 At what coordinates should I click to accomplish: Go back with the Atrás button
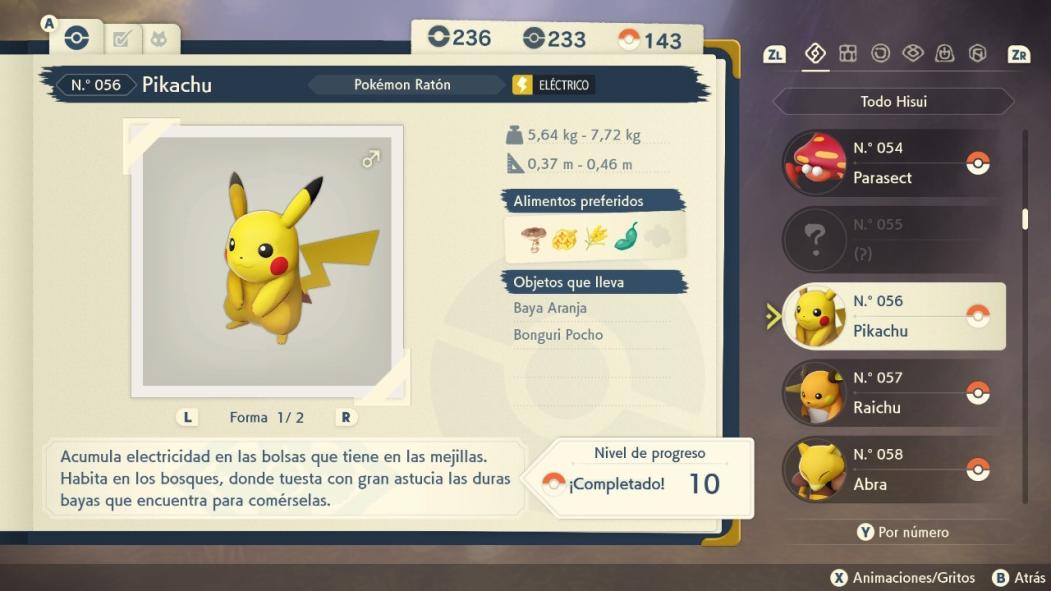pyautogui.click(x=1018, y=577)
